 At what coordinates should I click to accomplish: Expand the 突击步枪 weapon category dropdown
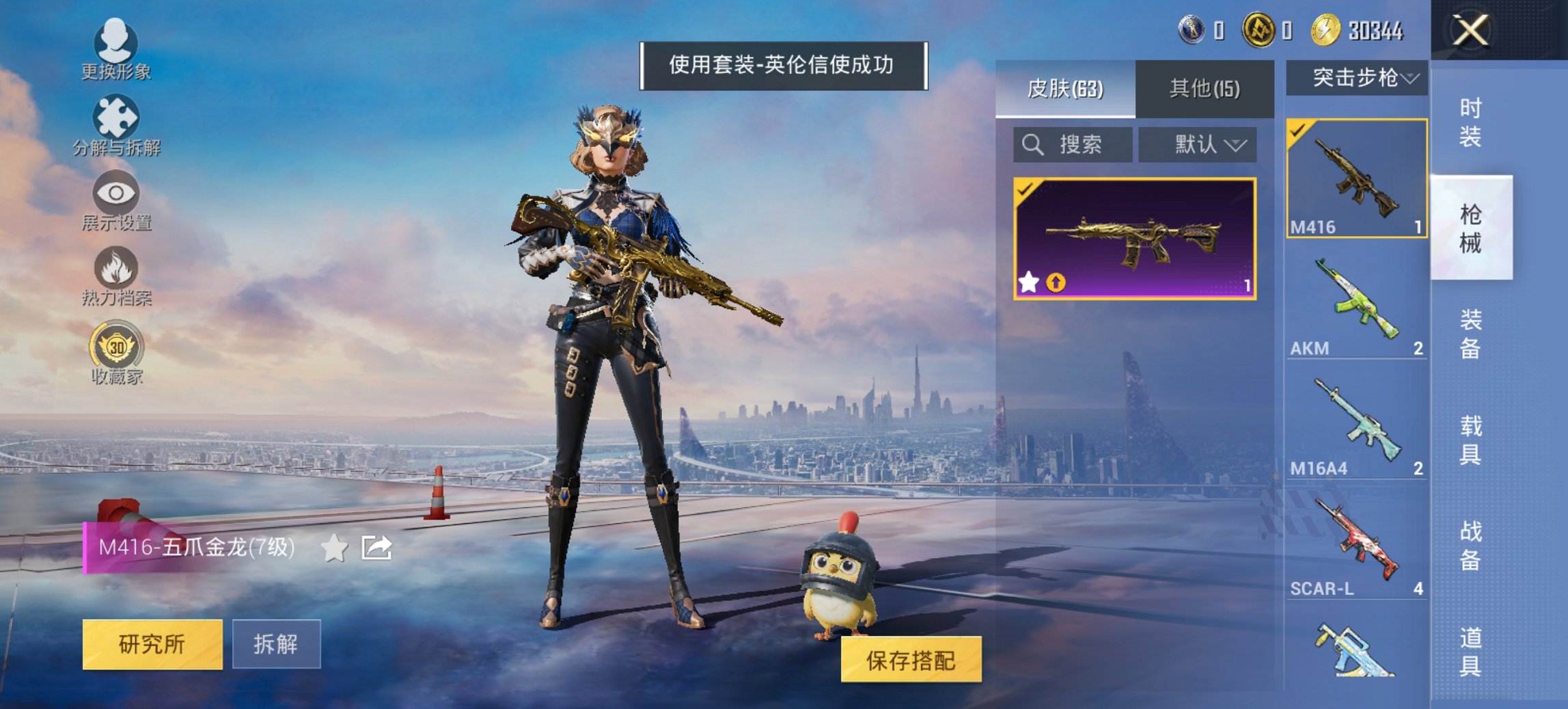(x=1356, y=77)
